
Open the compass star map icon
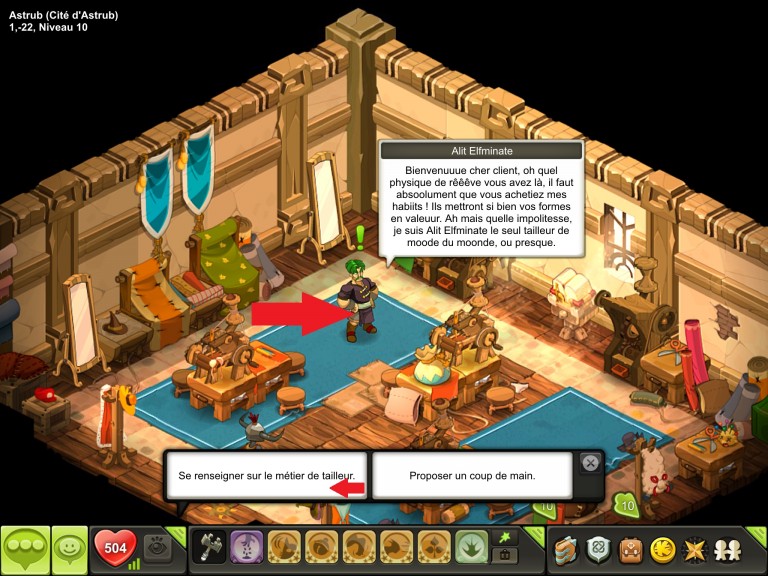click(693, 548)
